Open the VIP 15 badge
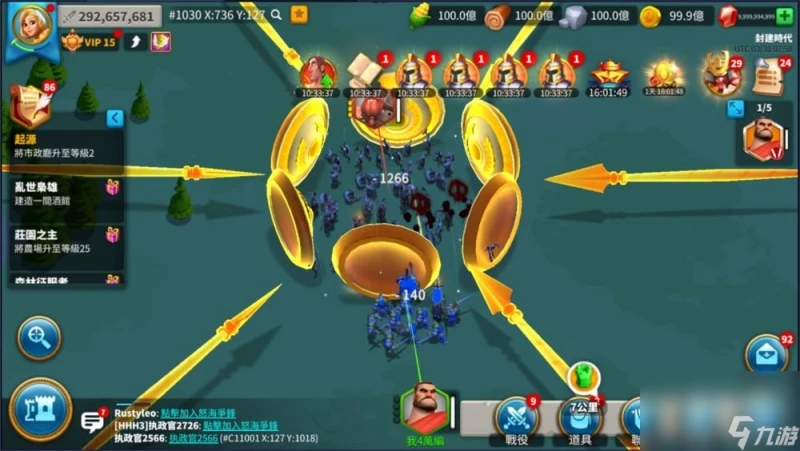Screen dimensions: 800x451 tap(88, 42)
